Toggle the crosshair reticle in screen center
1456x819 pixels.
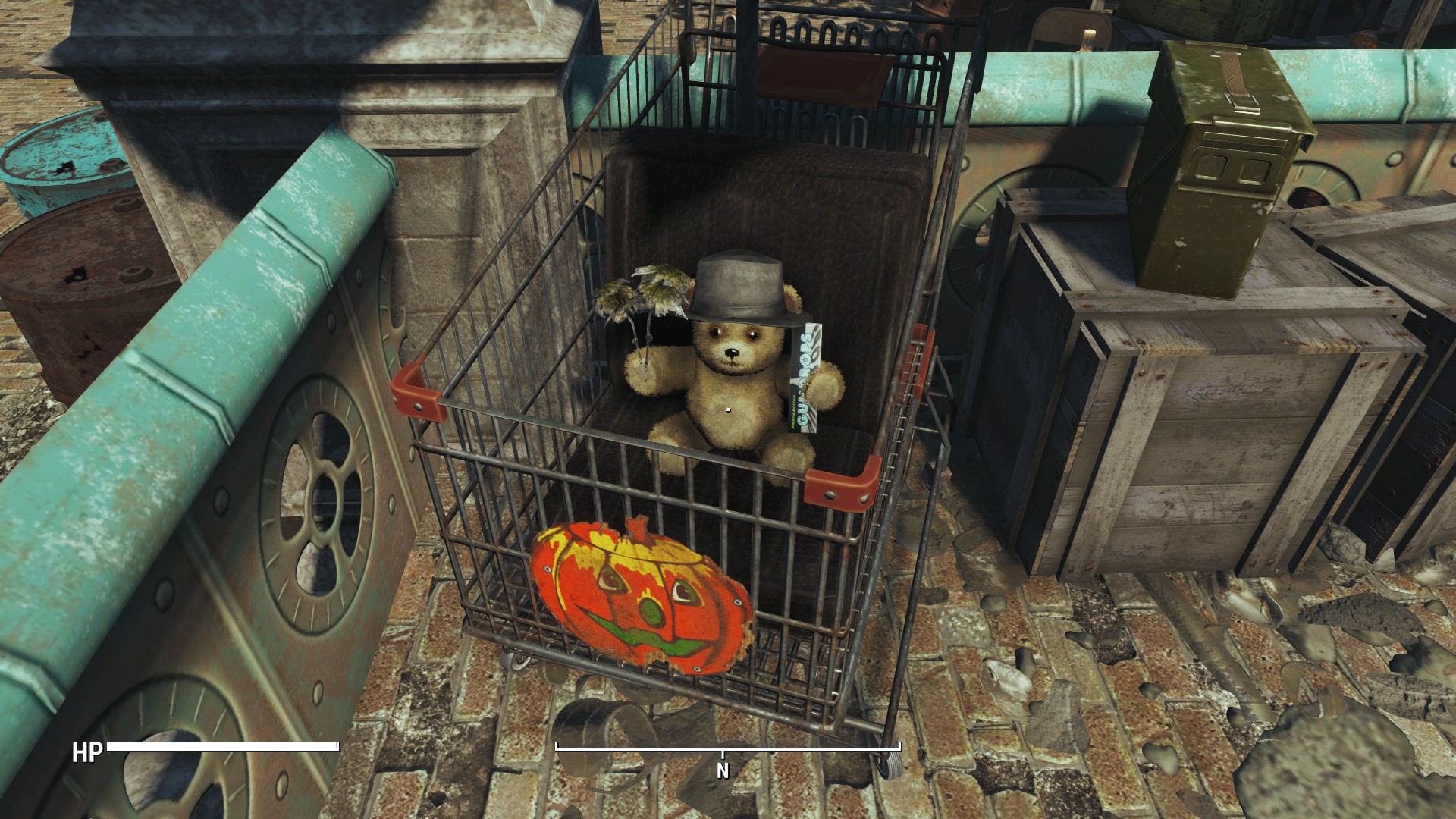(x=726, y=409)
